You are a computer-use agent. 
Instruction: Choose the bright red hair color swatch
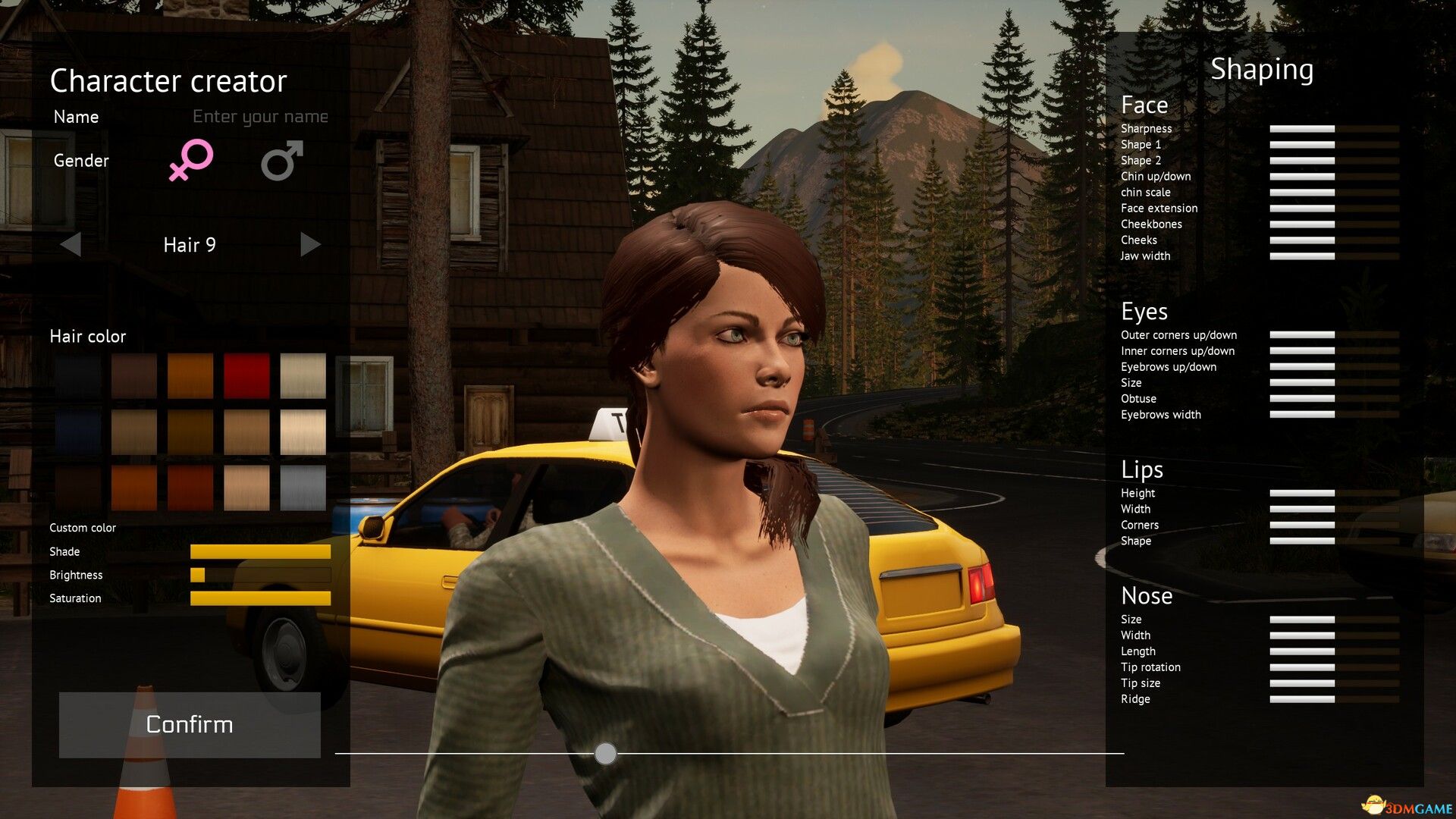[246, 375]
